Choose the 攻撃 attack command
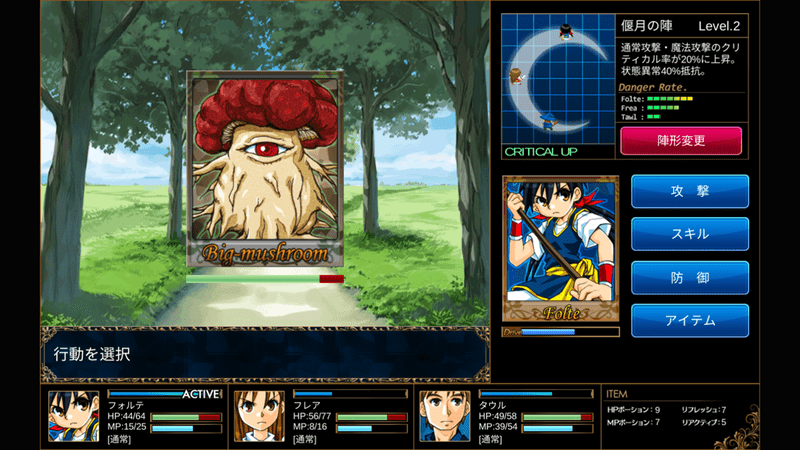The width and height of the screenshot is (800, 450). pos(689,190)
